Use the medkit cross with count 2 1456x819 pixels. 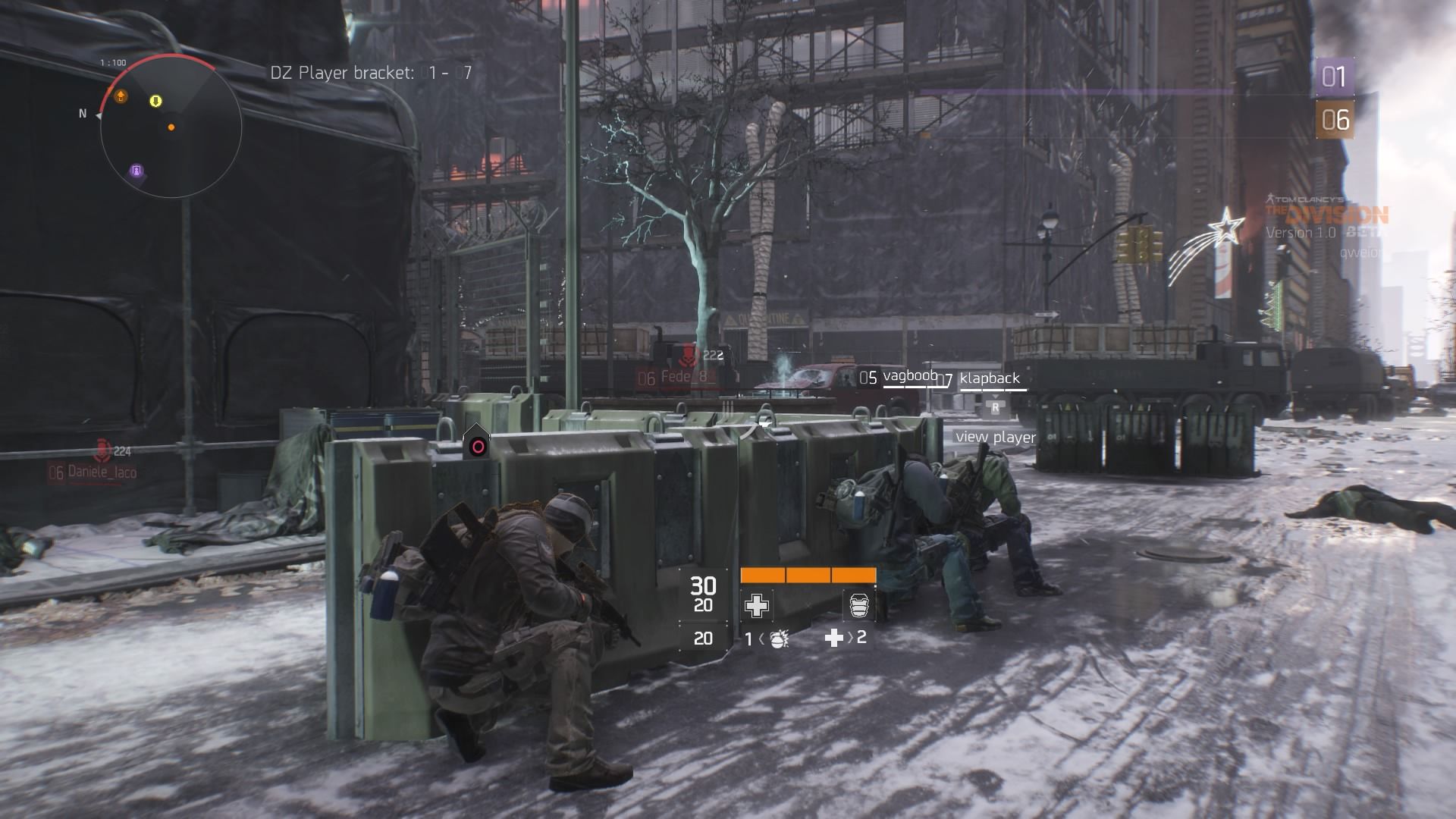coord(834,638)
